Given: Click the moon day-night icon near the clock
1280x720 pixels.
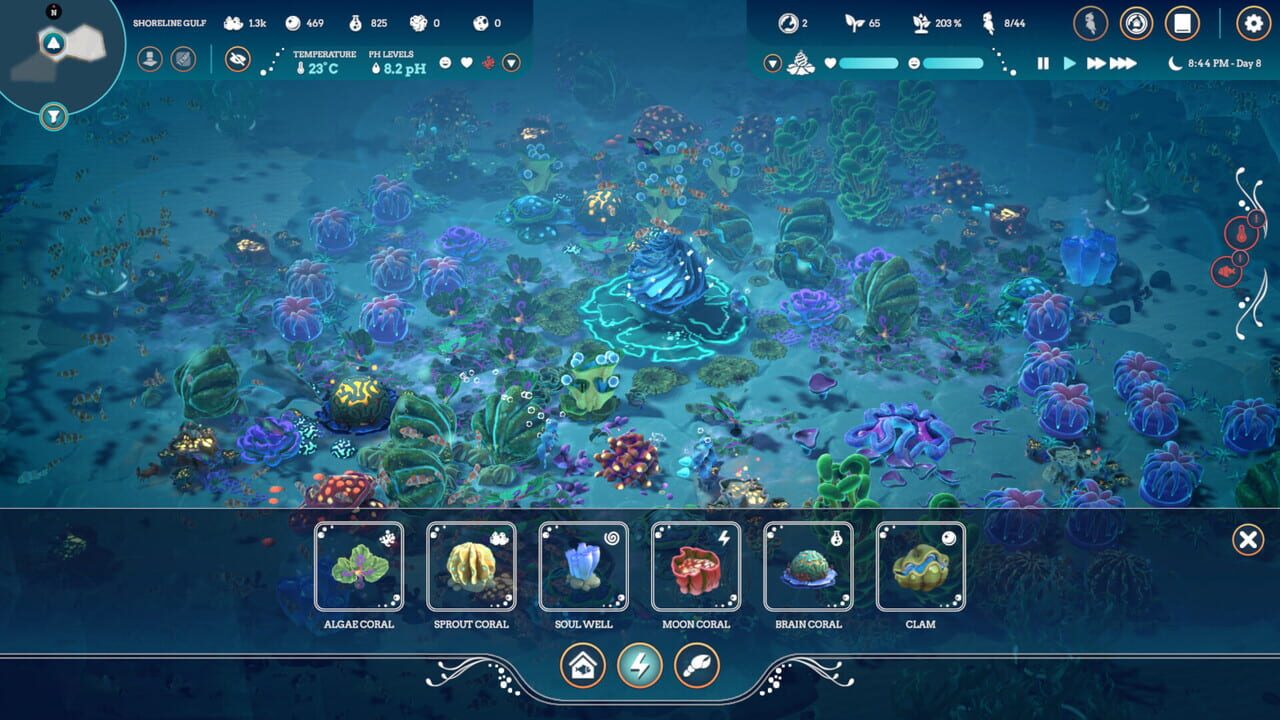Looking at the screenshot, I should coord(1176,62).
